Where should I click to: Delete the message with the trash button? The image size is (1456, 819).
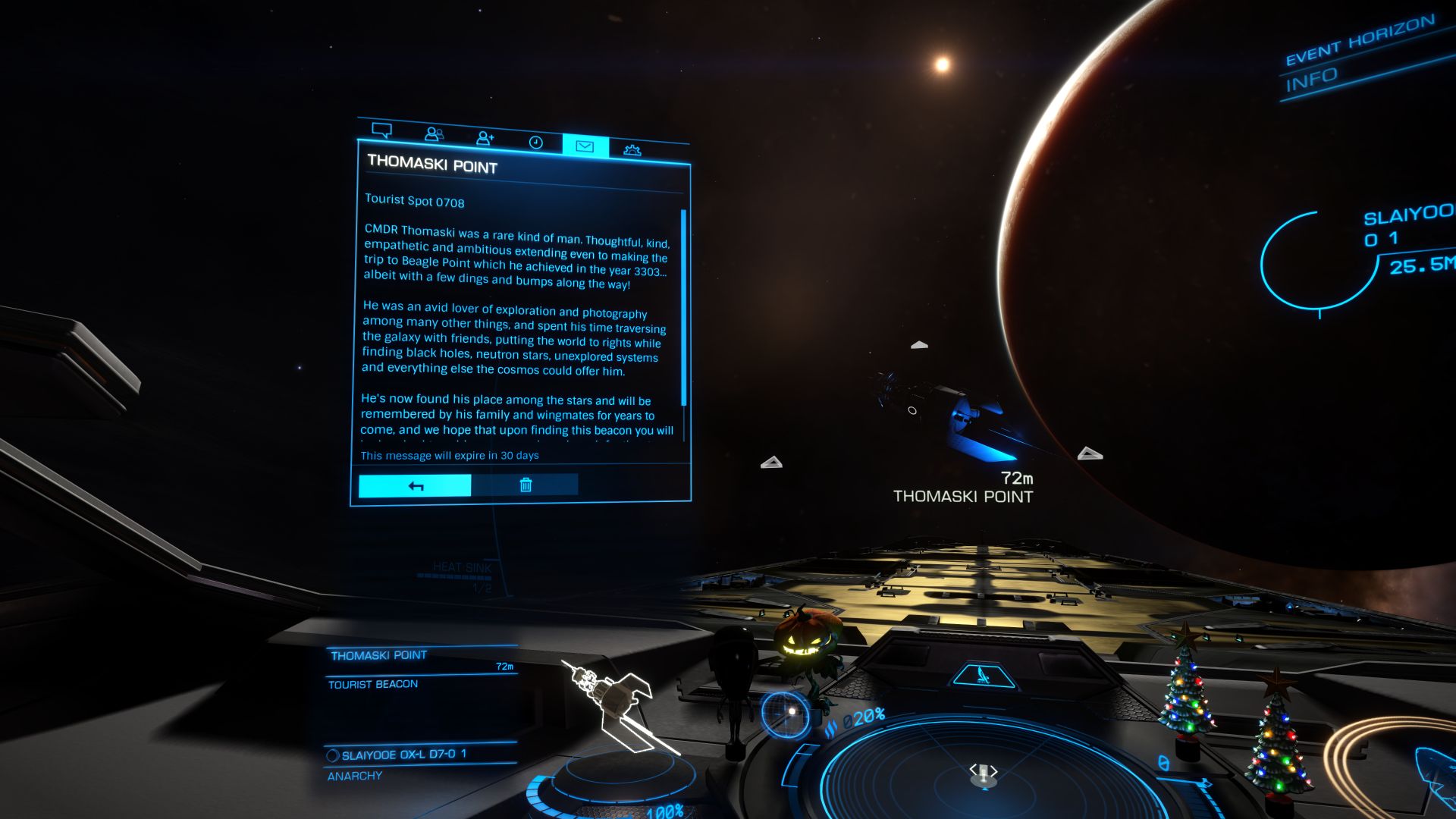click(525, 485)
